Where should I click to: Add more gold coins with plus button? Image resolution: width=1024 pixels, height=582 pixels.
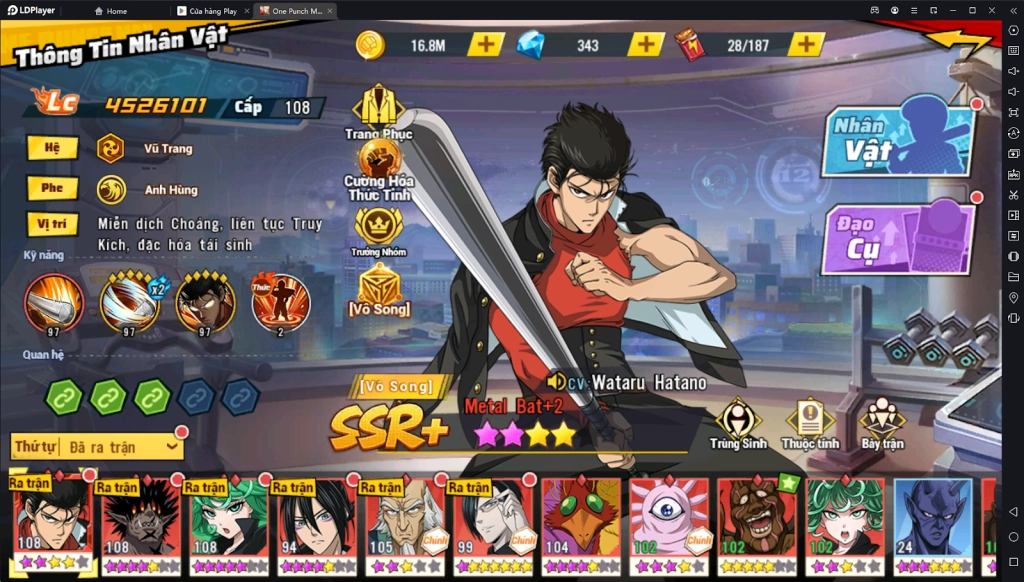tap(486, 45)
